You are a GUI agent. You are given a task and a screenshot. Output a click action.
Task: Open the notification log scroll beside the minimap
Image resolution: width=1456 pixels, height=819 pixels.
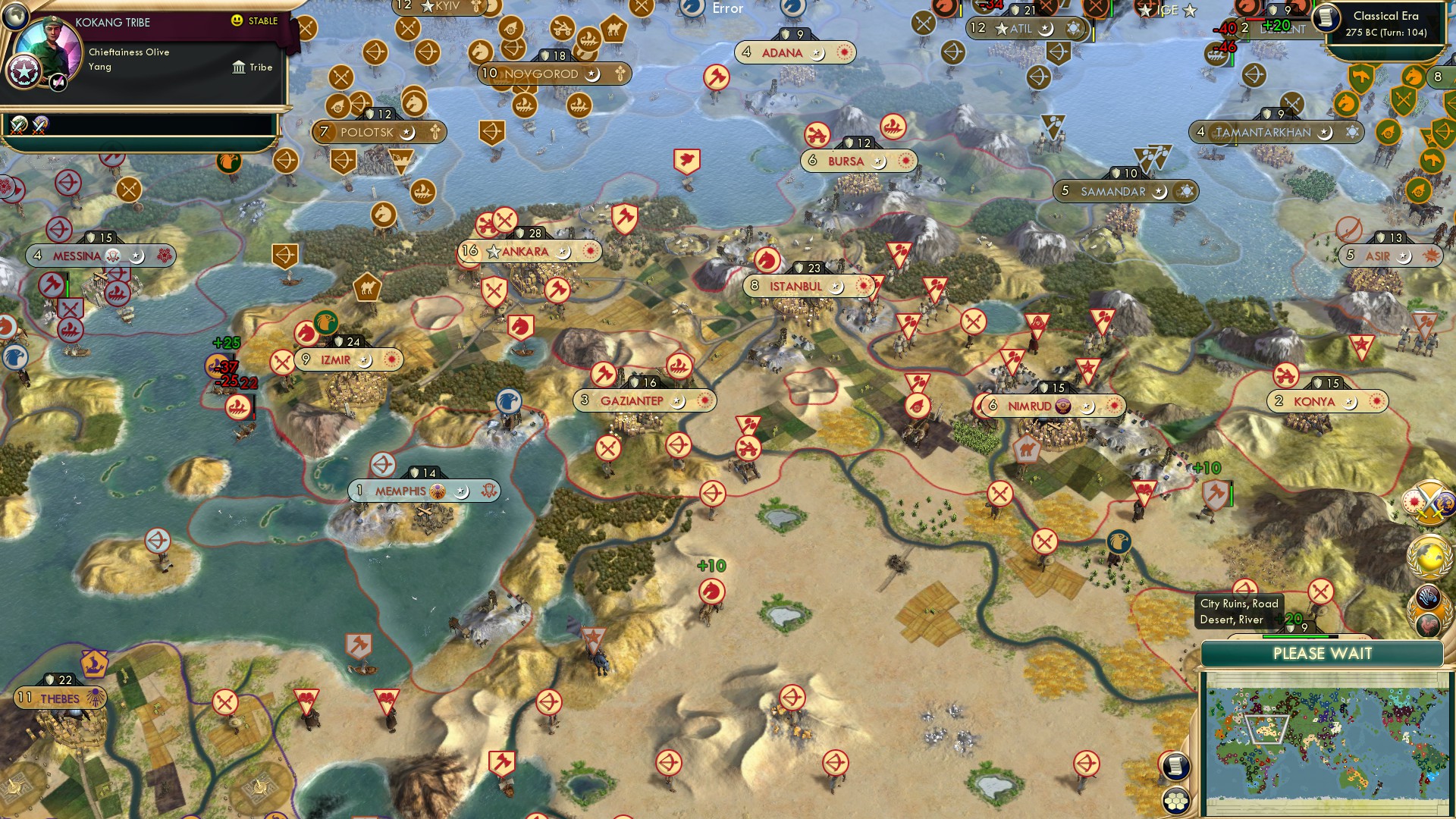pyautogui.click(x=1176, y=767)
